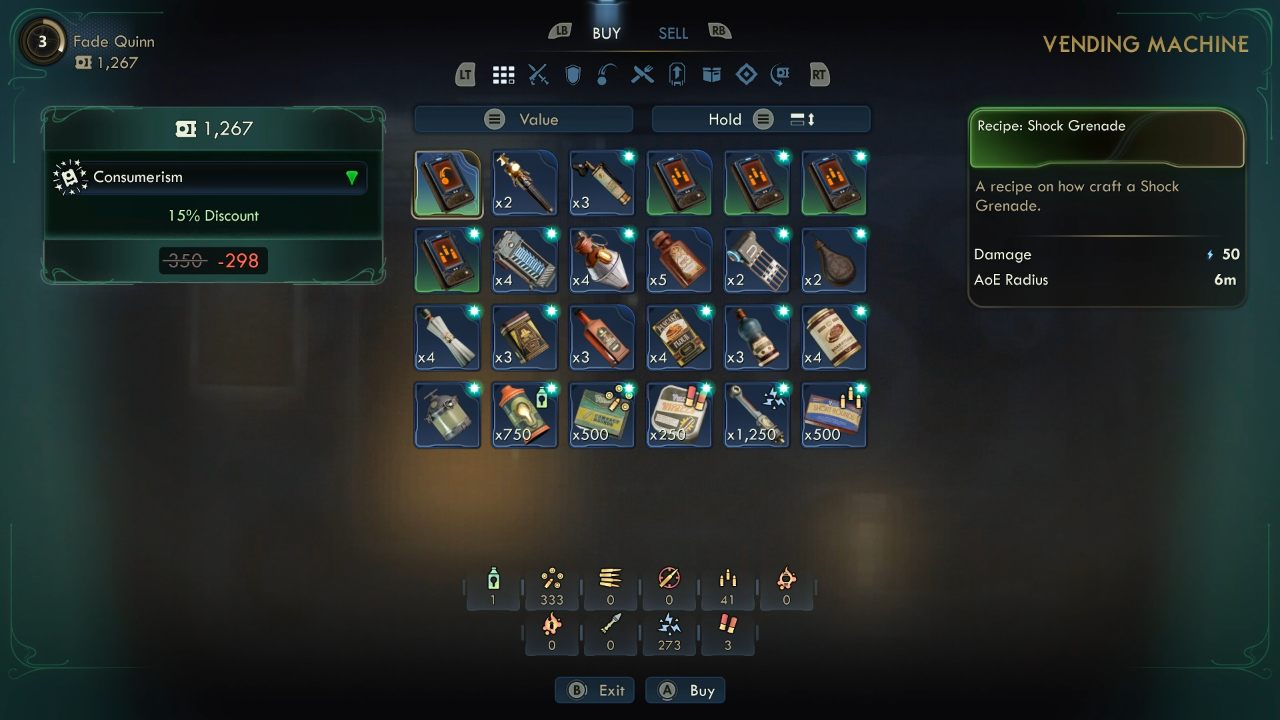Exit the vending machine
Viewport: 1280px width, 720px height.
596,691
